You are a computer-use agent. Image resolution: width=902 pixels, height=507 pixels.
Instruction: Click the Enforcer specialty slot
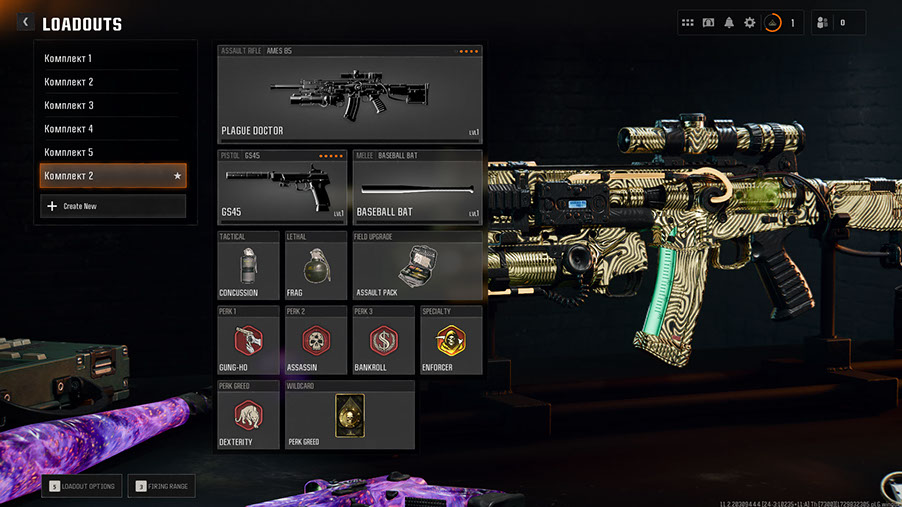point(451,340)
